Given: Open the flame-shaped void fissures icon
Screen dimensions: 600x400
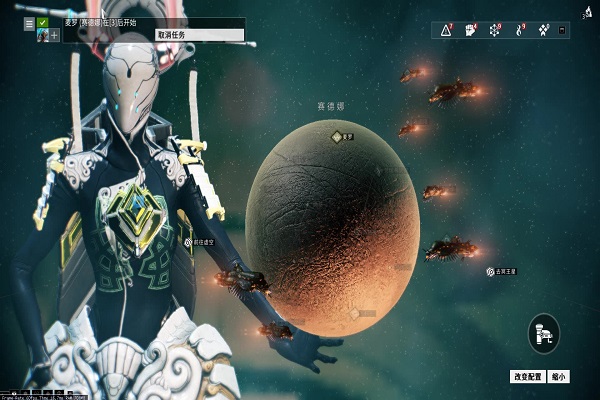Looking at the screenshot, I should [519, 31].
